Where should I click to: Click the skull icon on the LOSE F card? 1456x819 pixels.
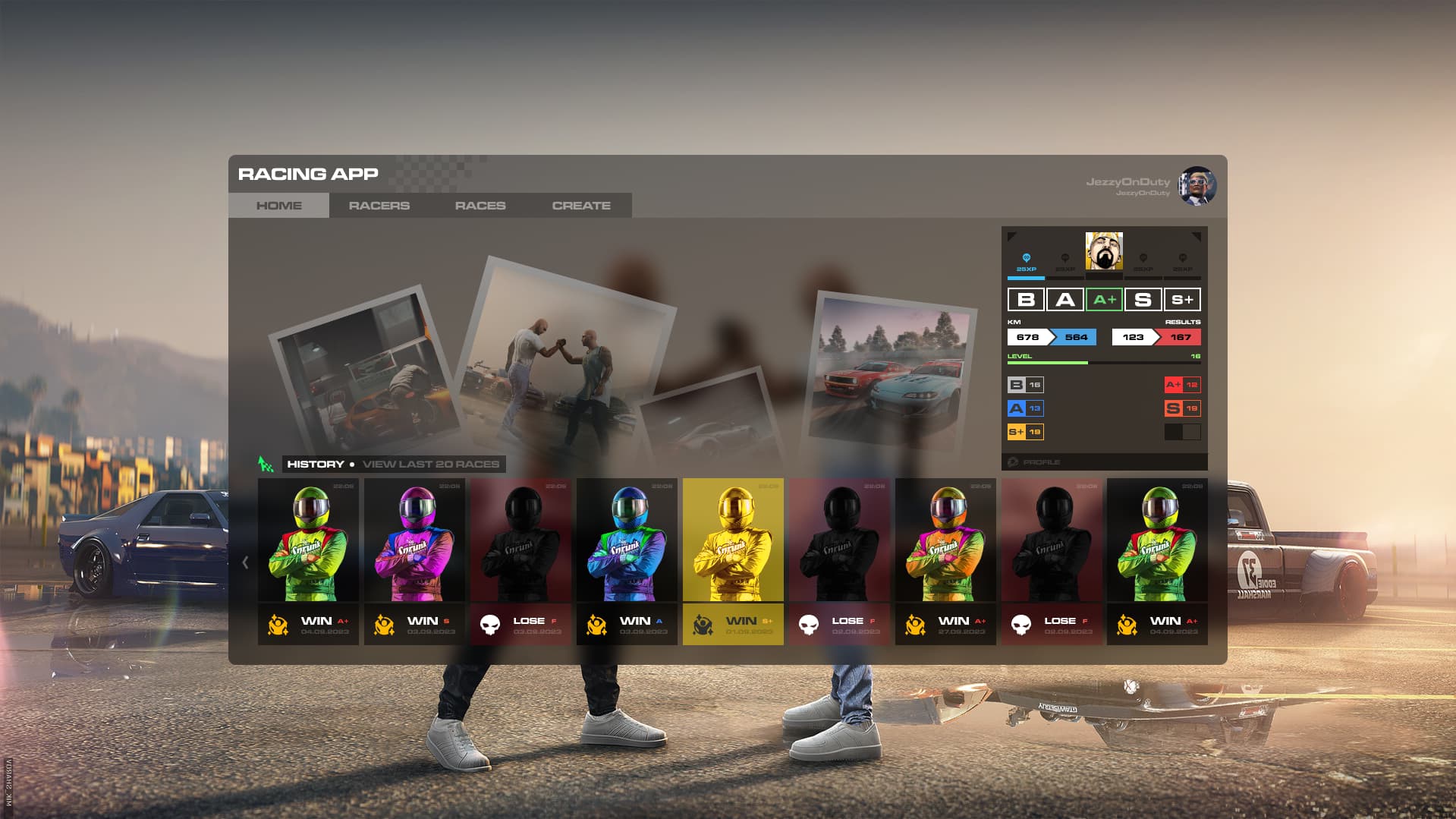coord(490,622)
